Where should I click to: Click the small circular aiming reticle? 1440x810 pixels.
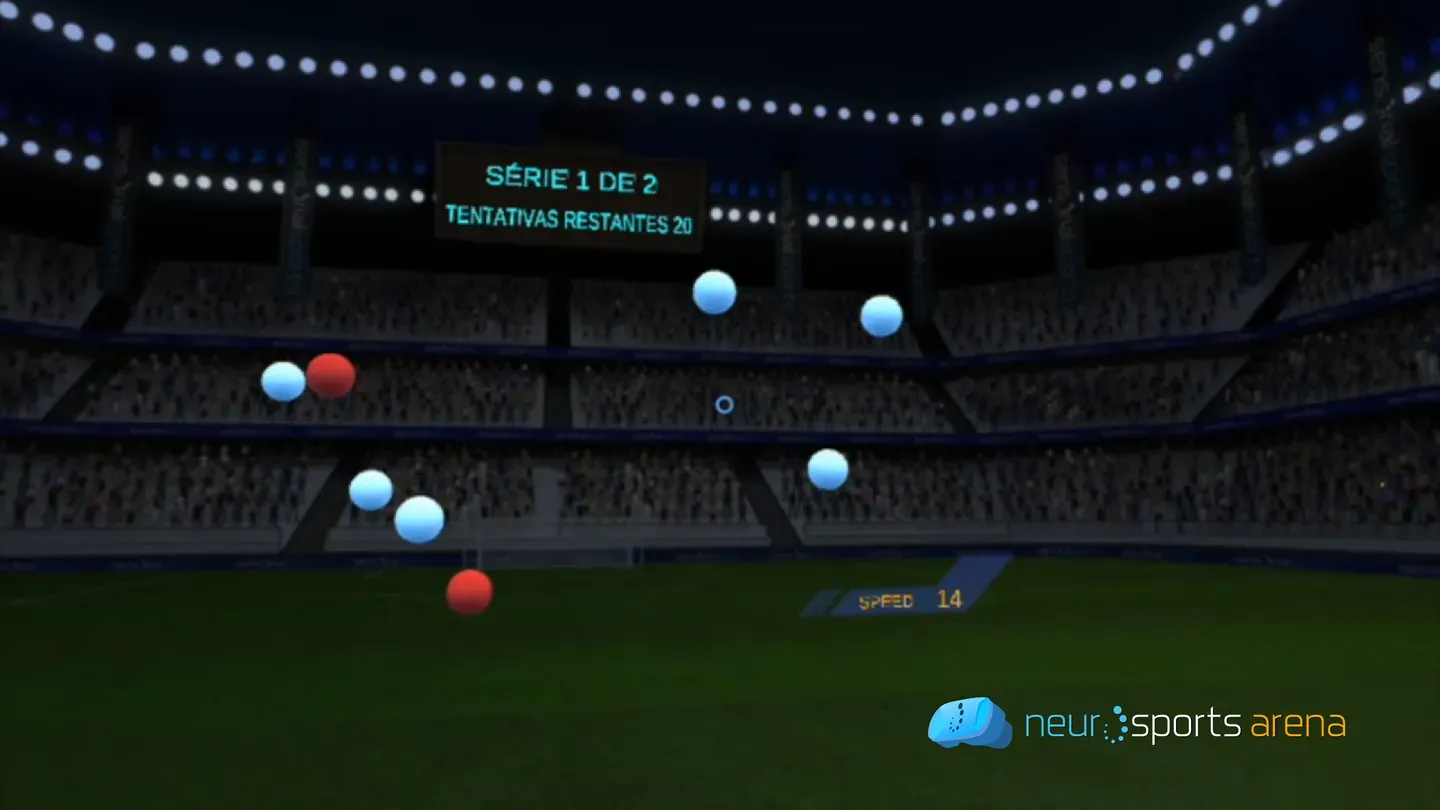point(723,404)
